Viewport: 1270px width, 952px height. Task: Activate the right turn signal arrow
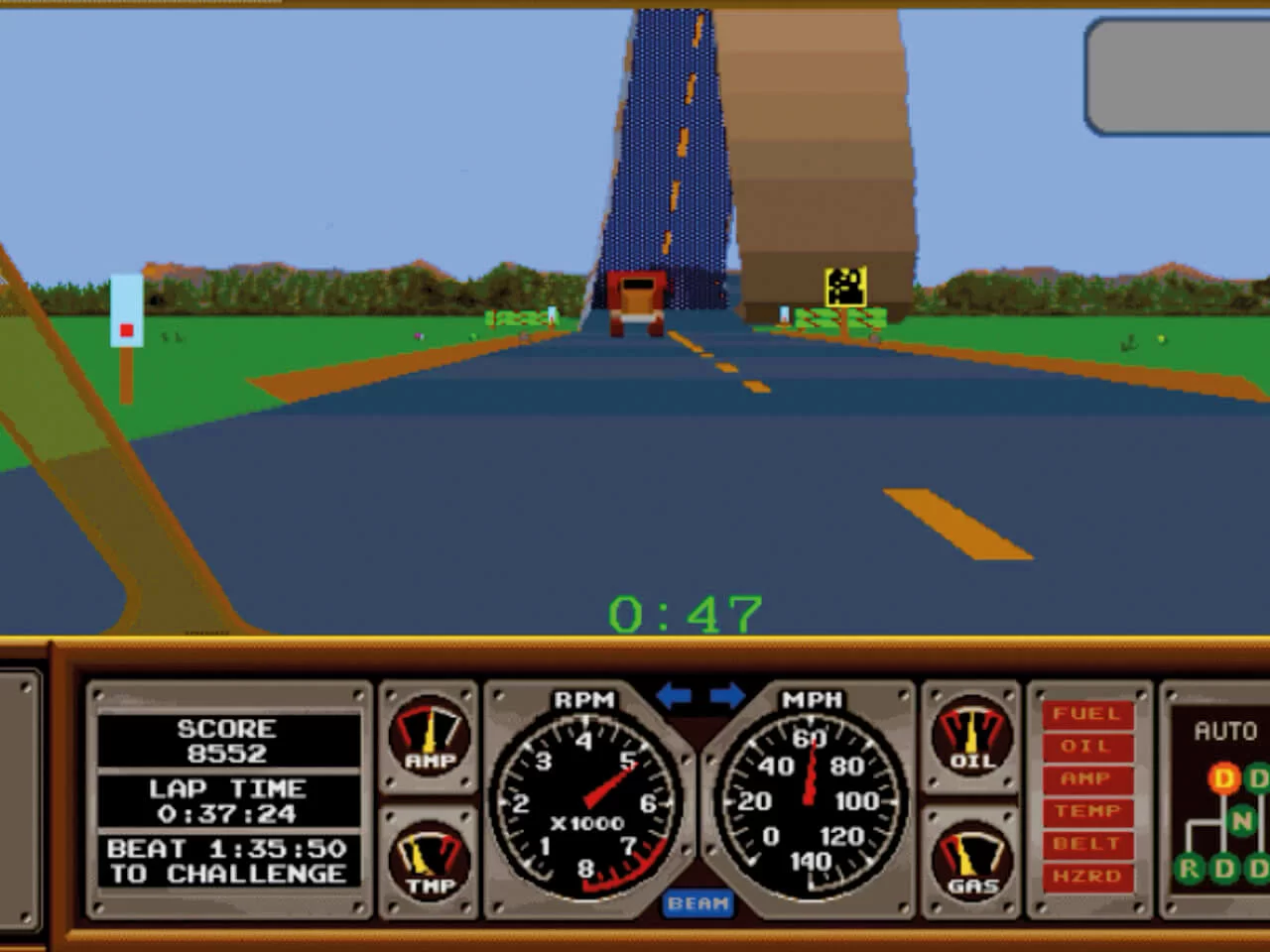click(726, 696)
